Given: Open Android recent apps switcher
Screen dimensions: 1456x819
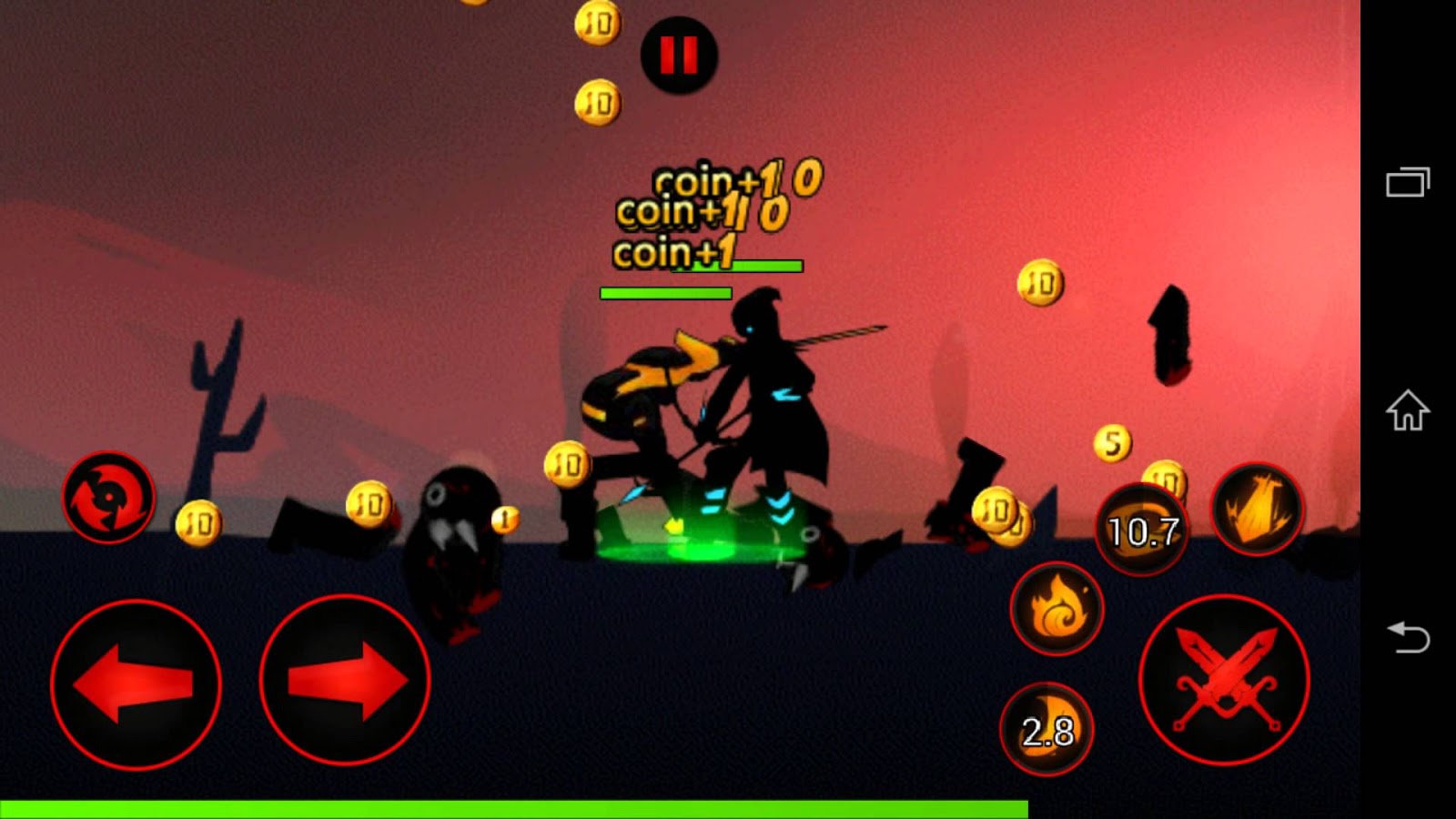Looking at the screenshot, I should (1407, 180).
